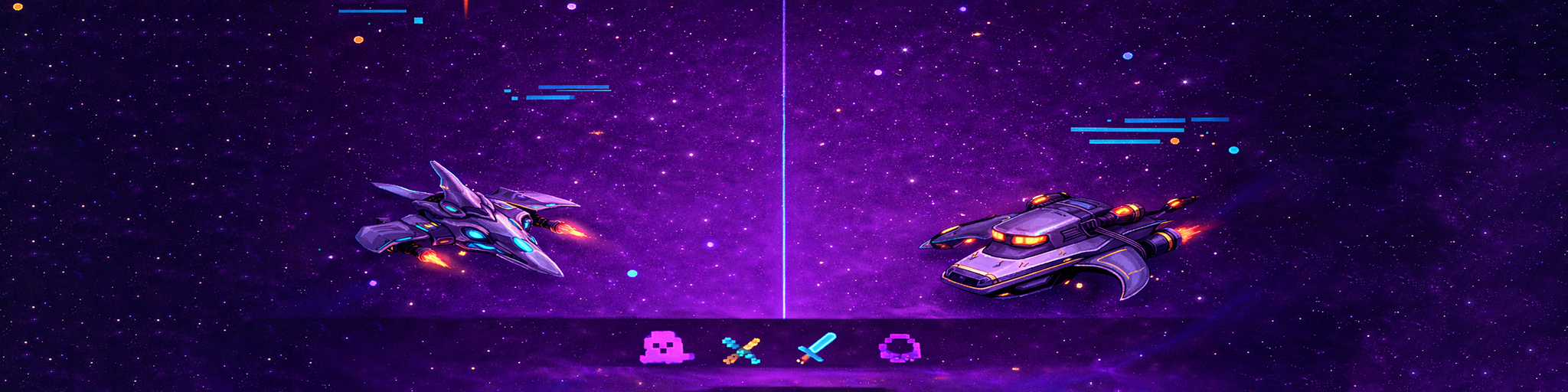
Task: Click the purple ring icon
Action: click(899, 348)
